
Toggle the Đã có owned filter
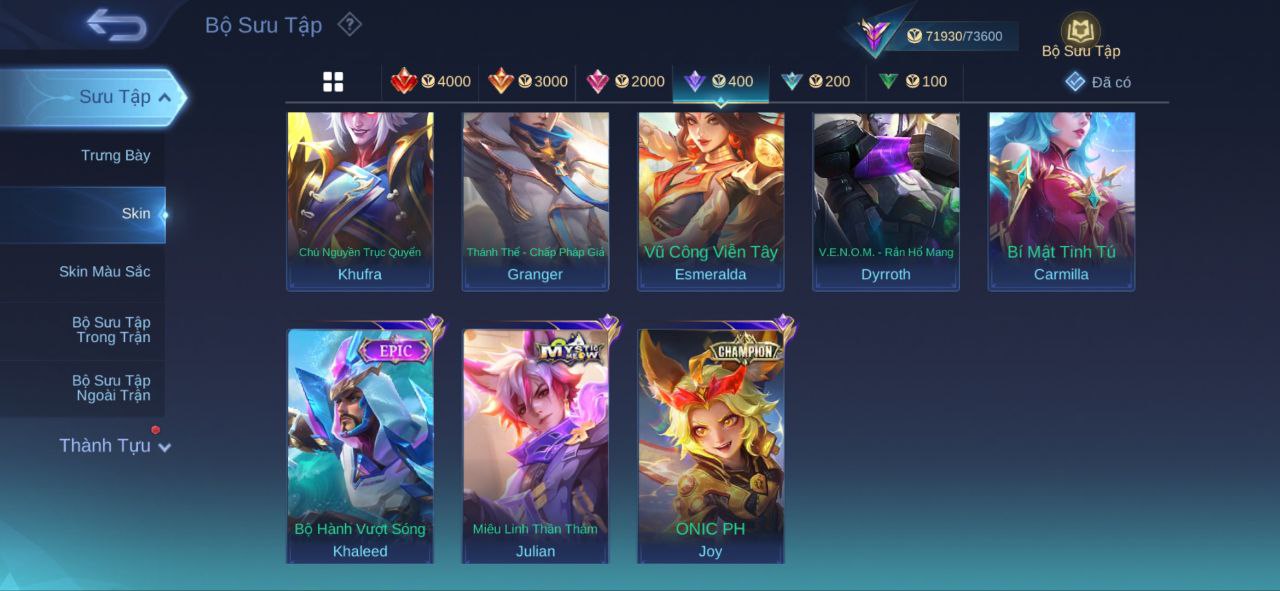point(1098,82)
